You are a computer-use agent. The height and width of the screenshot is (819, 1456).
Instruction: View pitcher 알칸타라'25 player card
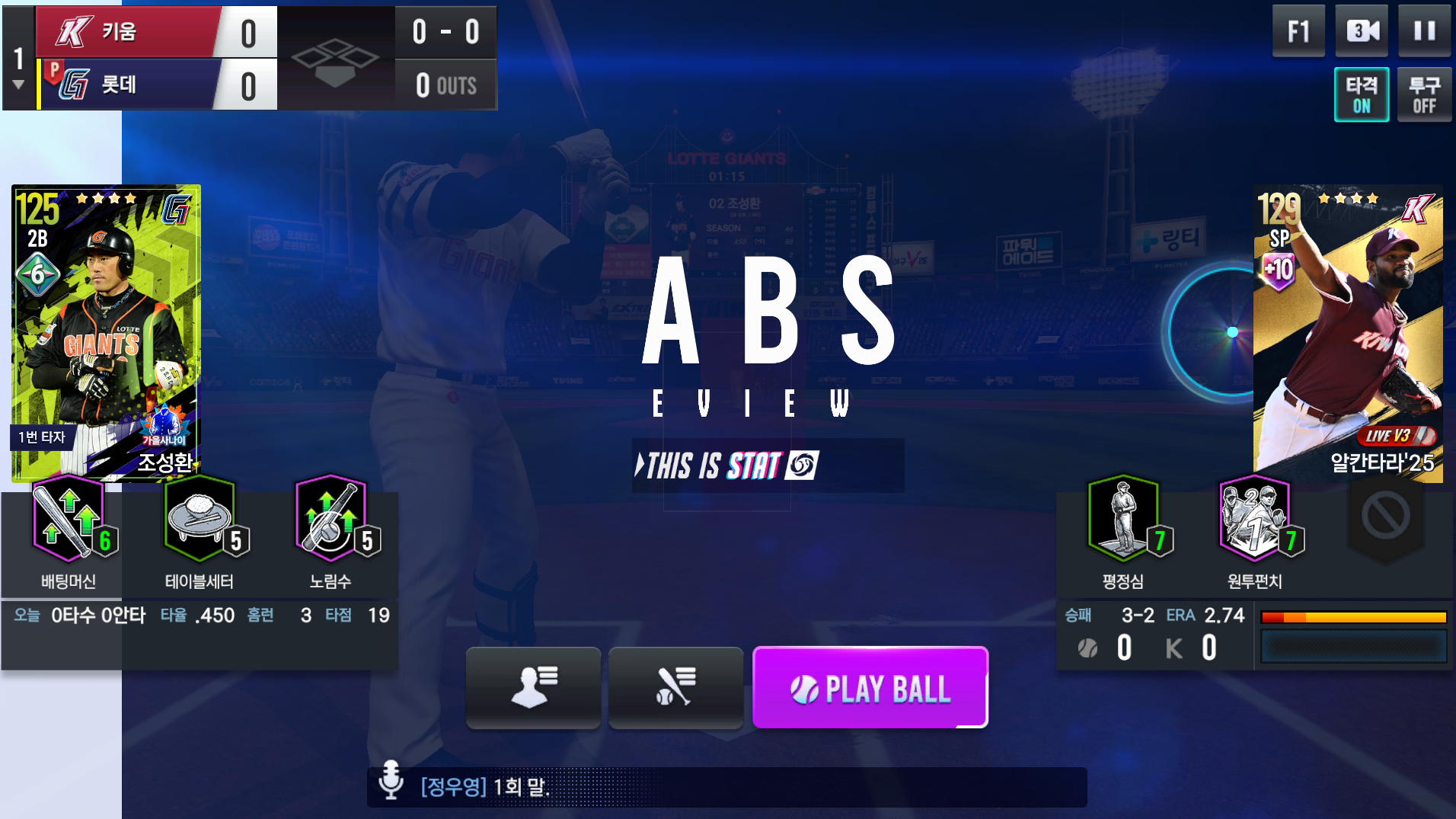coord(1348,332)
